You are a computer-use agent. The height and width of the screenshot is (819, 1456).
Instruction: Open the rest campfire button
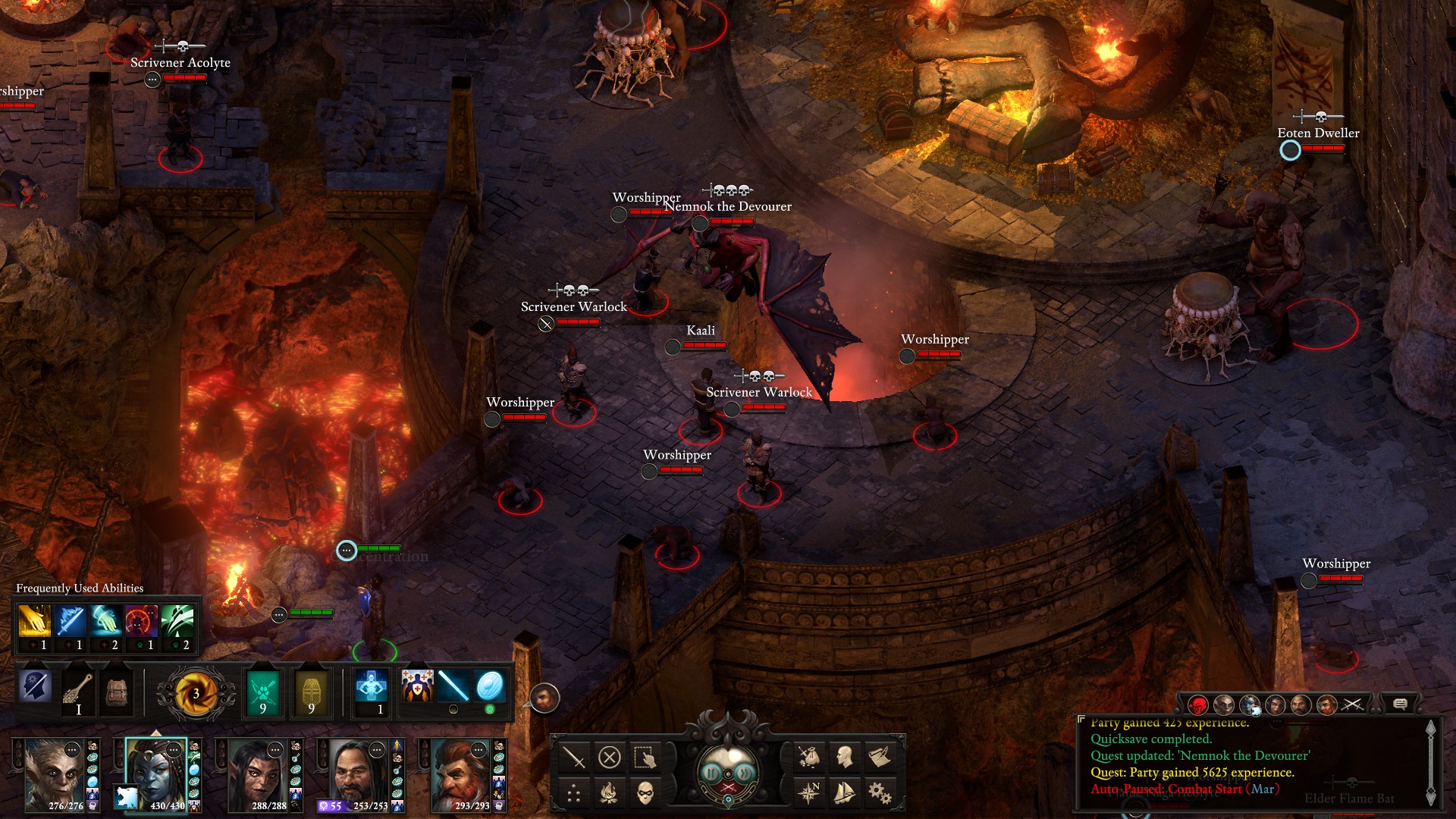click(x=609, y=793)
